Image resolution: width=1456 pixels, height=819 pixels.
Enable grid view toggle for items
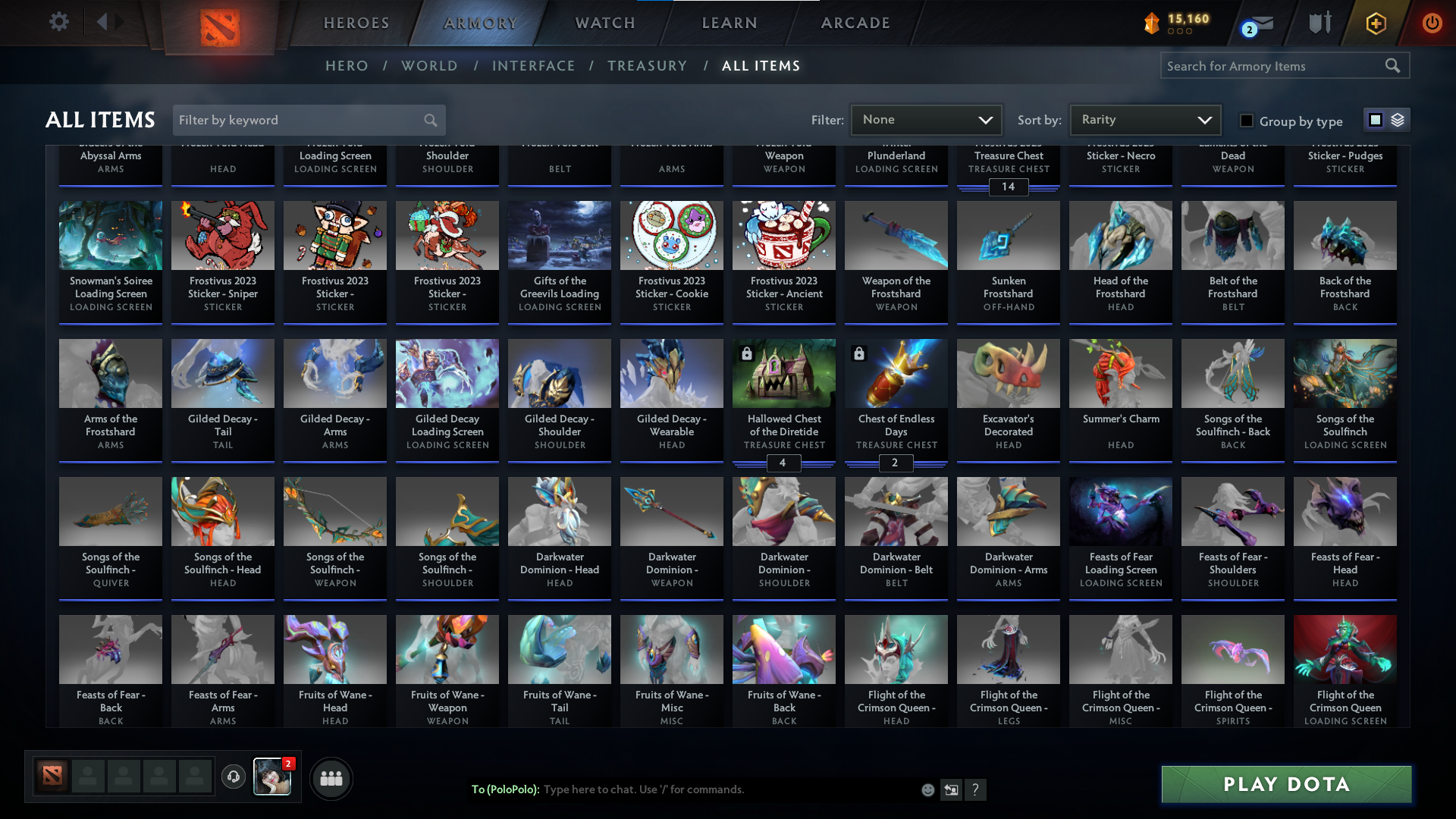click(1375, 119)
